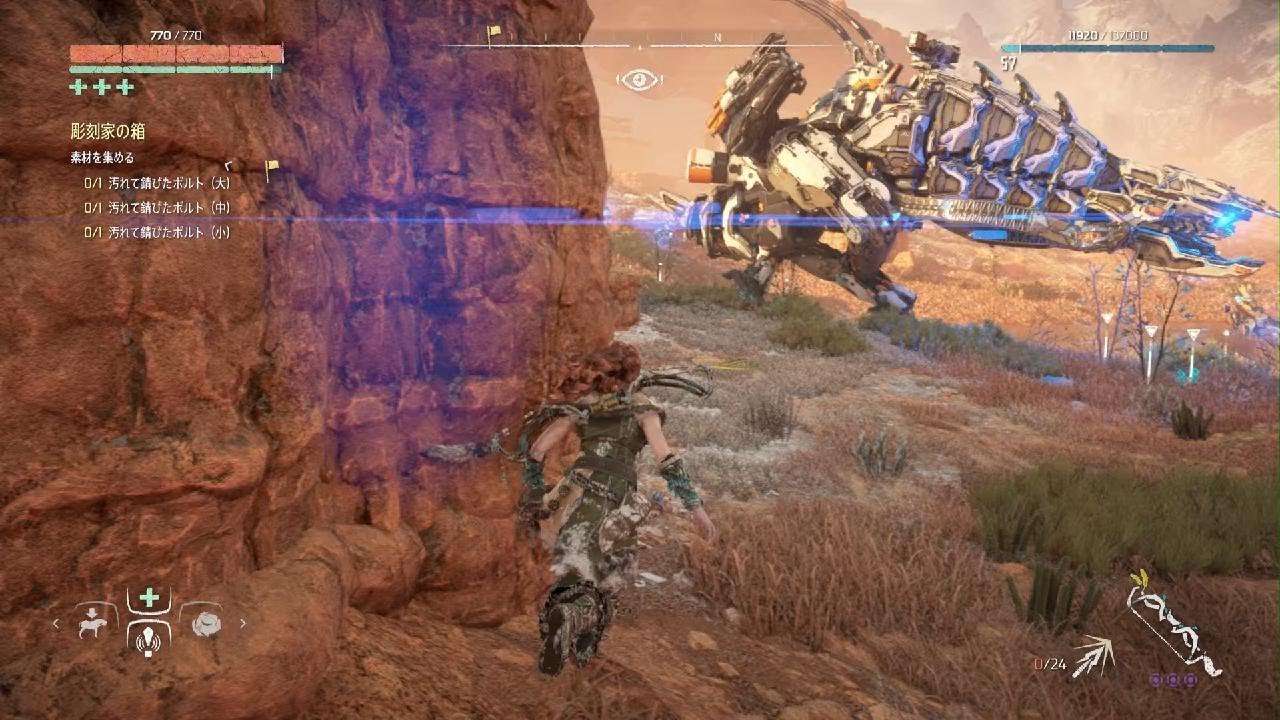1280x720 pixels.
Task: Expand the mount icon's down arrow
Action: coord(91,612)
